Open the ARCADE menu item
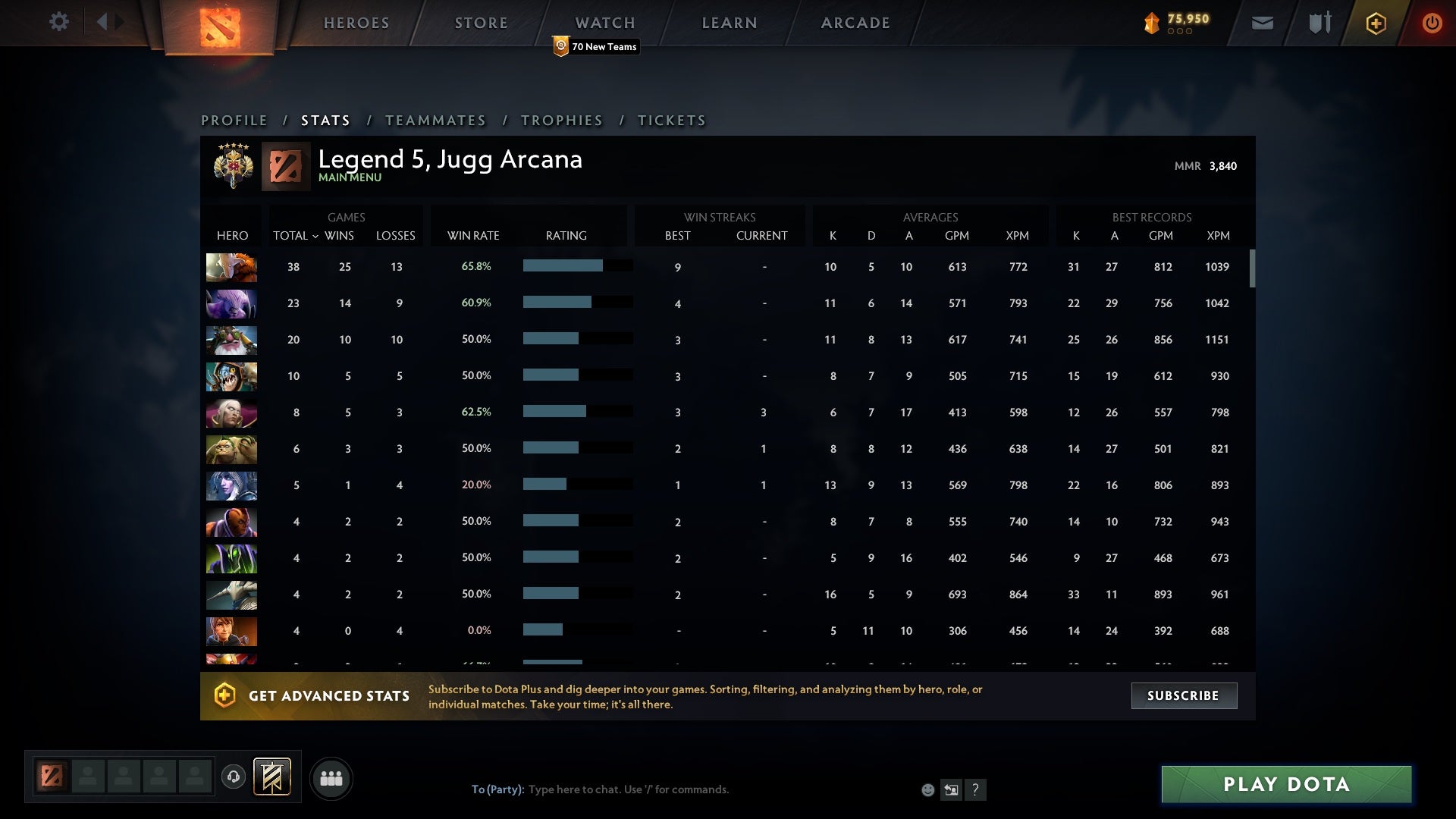 point(854,23)
